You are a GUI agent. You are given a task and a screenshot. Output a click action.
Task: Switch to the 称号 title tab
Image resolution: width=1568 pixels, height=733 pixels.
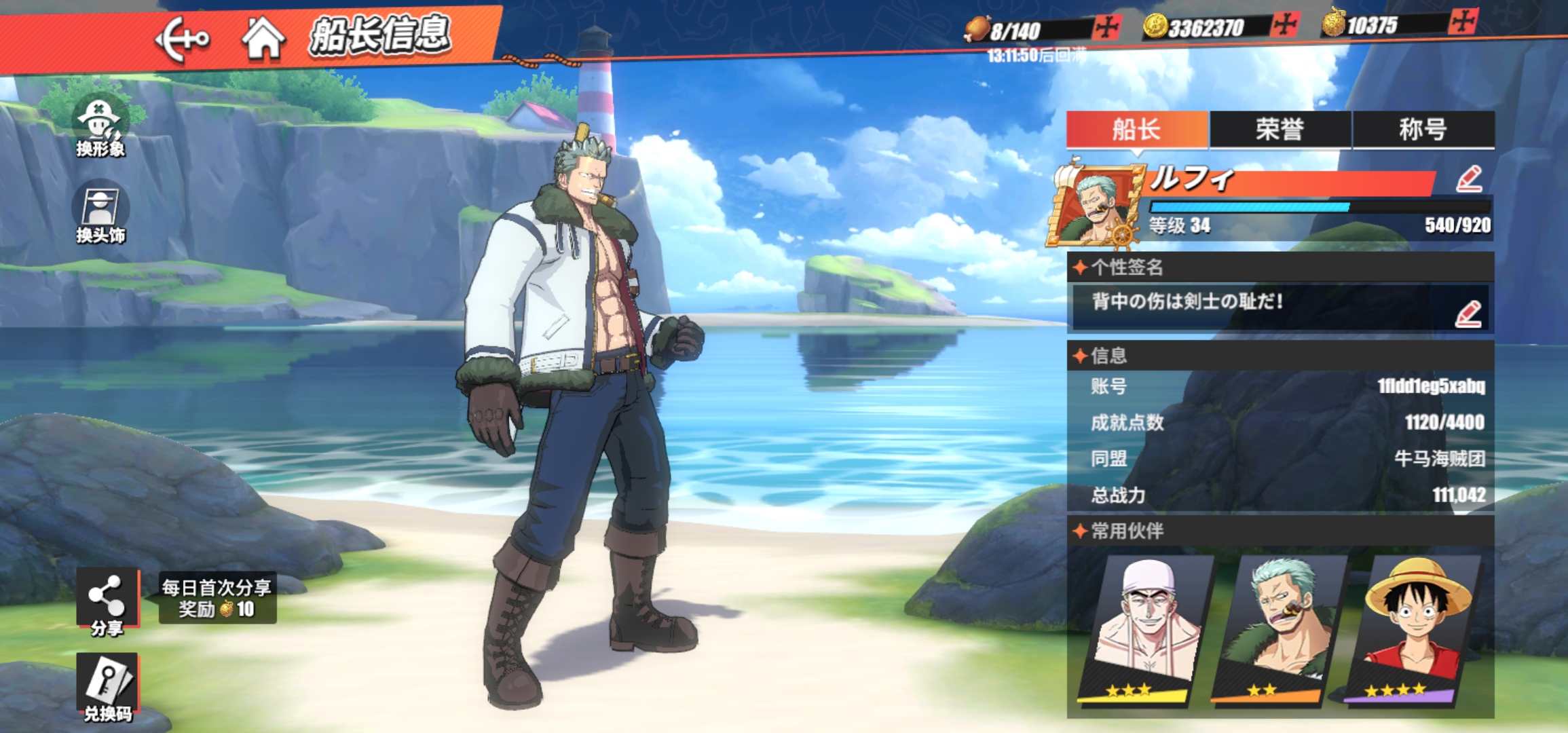pos(1423,129)
